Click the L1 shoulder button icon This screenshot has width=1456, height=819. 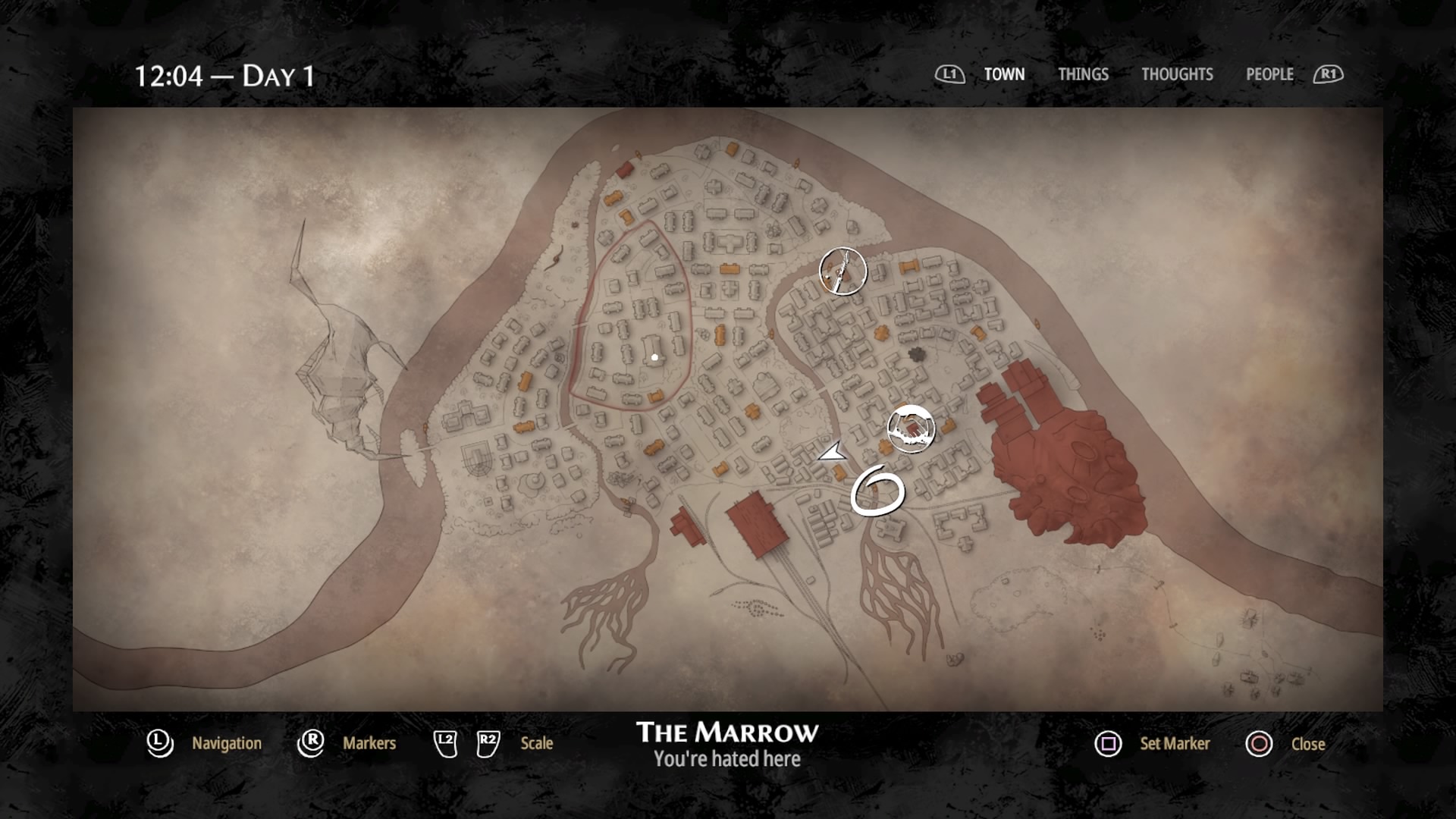[x=949, y=74]
